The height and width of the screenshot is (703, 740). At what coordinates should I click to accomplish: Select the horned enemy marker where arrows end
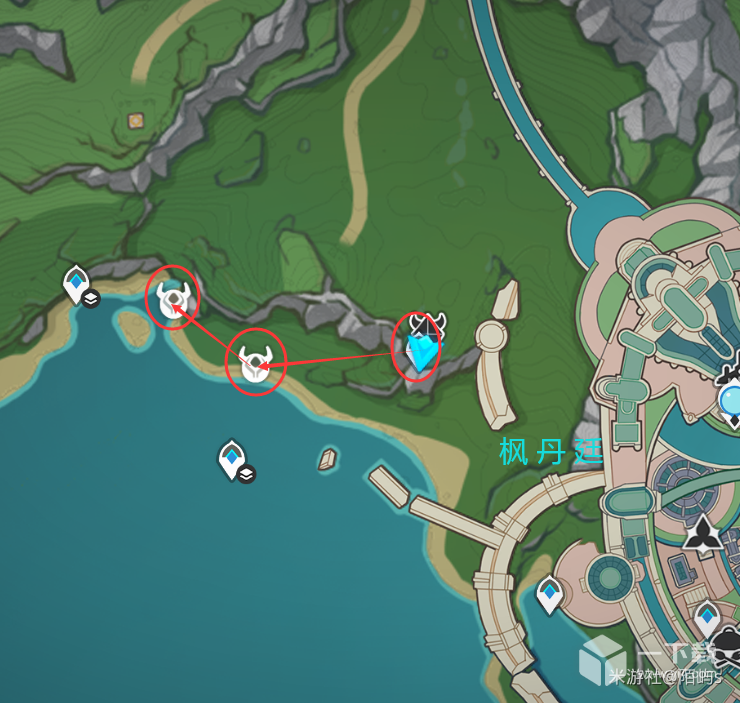pos(174,298)
